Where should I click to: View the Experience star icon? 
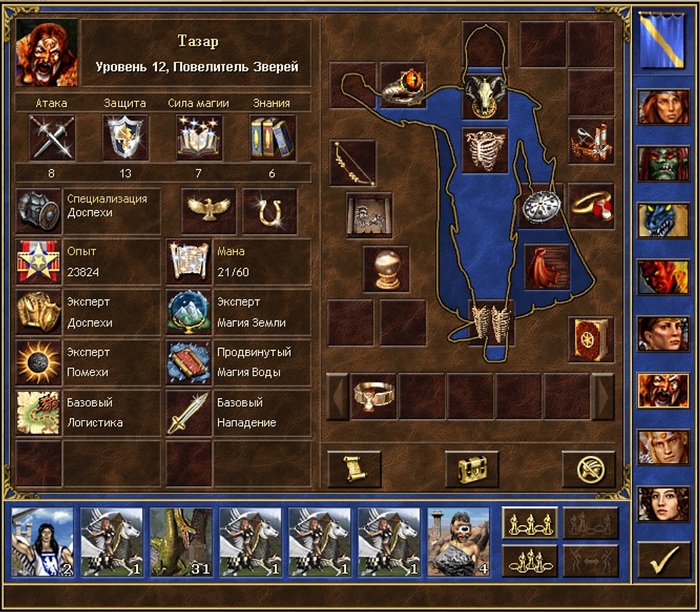click(38, 261)
